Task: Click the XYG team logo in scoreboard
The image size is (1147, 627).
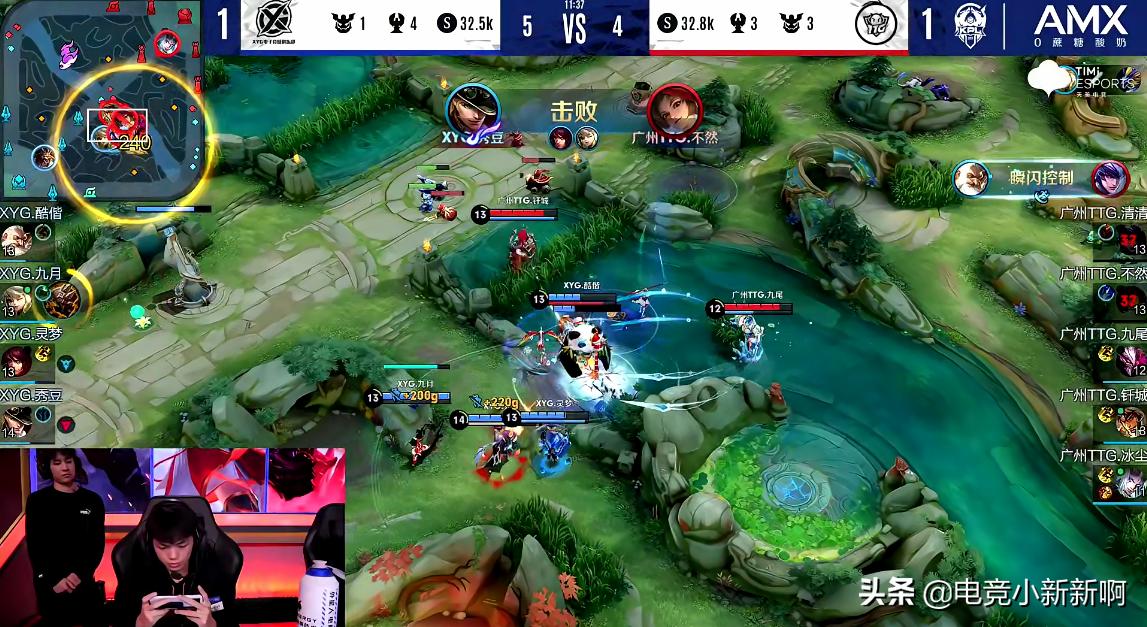Action: pyautogui.click(x=273, y=25)
